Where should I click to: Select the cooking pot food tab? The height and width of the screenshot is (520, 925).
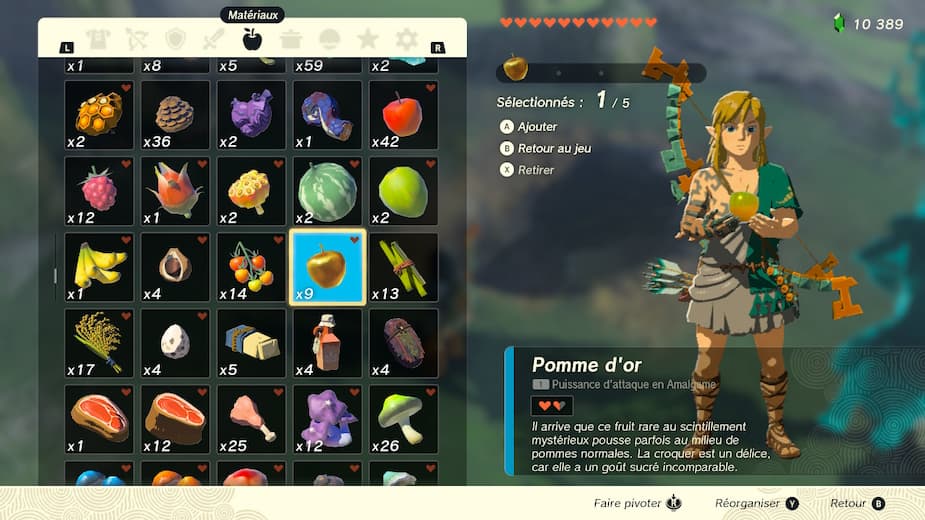coord(291,40)
